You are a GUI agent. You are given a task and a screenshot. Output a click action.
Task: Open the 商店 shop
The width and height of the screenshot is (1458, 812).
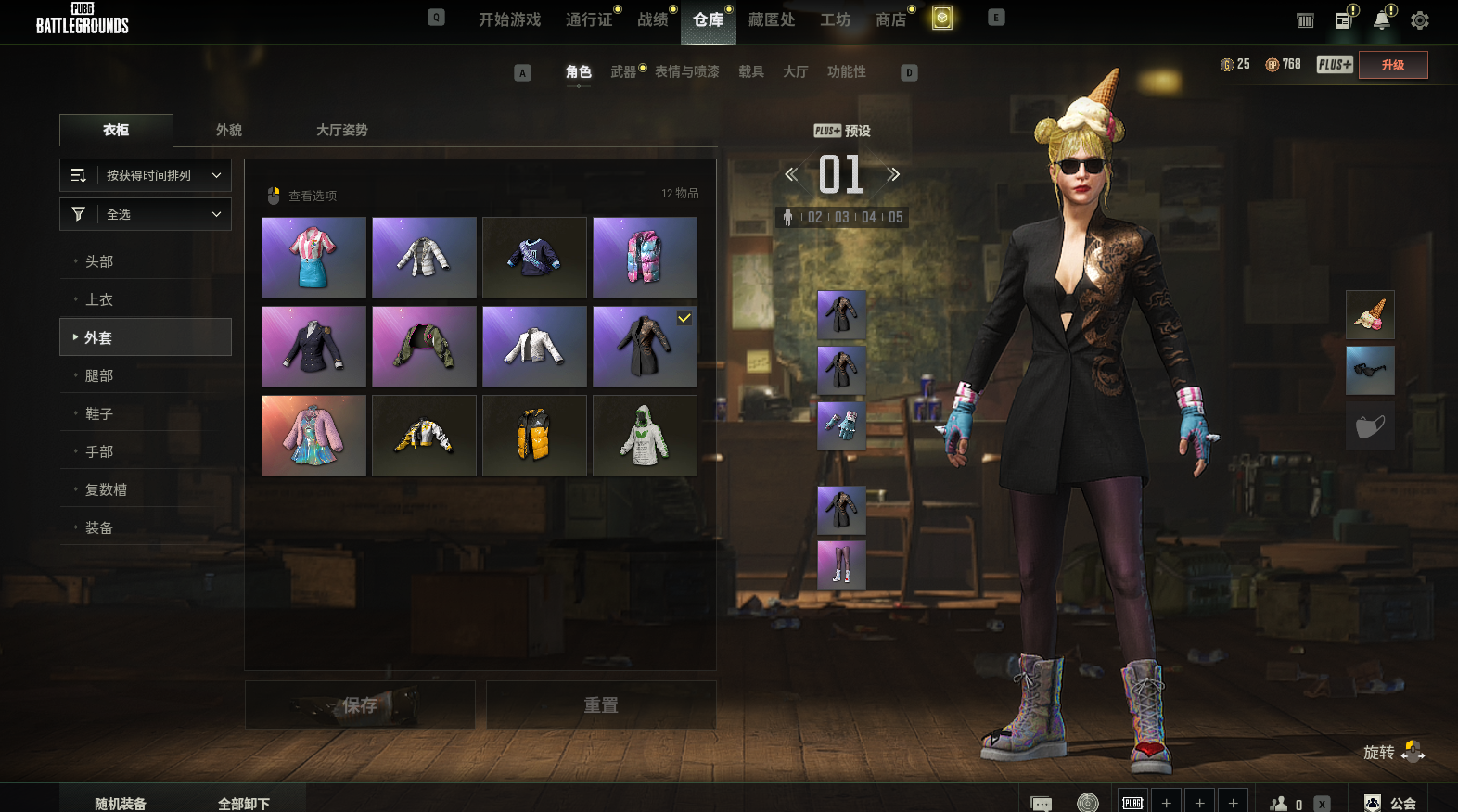890,19
